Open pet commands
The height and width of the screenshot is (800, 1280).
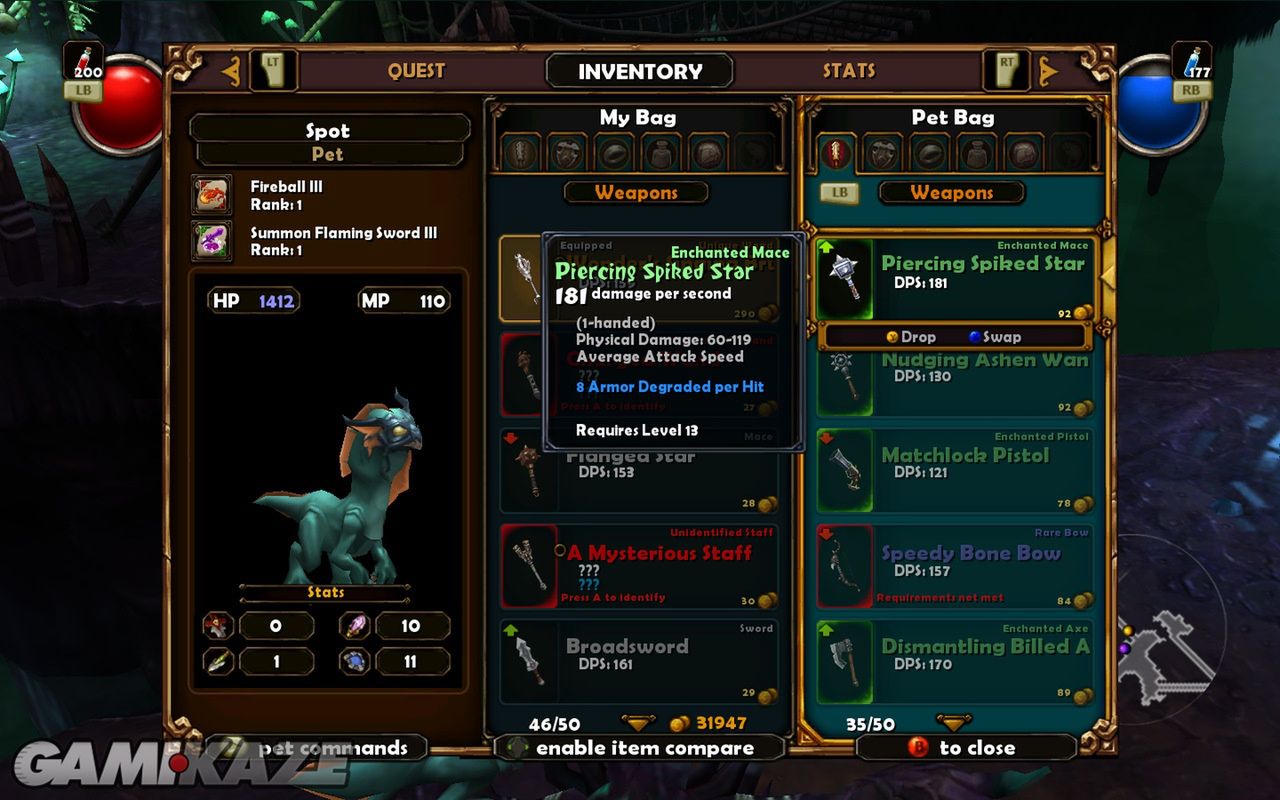tap(318, 748)
